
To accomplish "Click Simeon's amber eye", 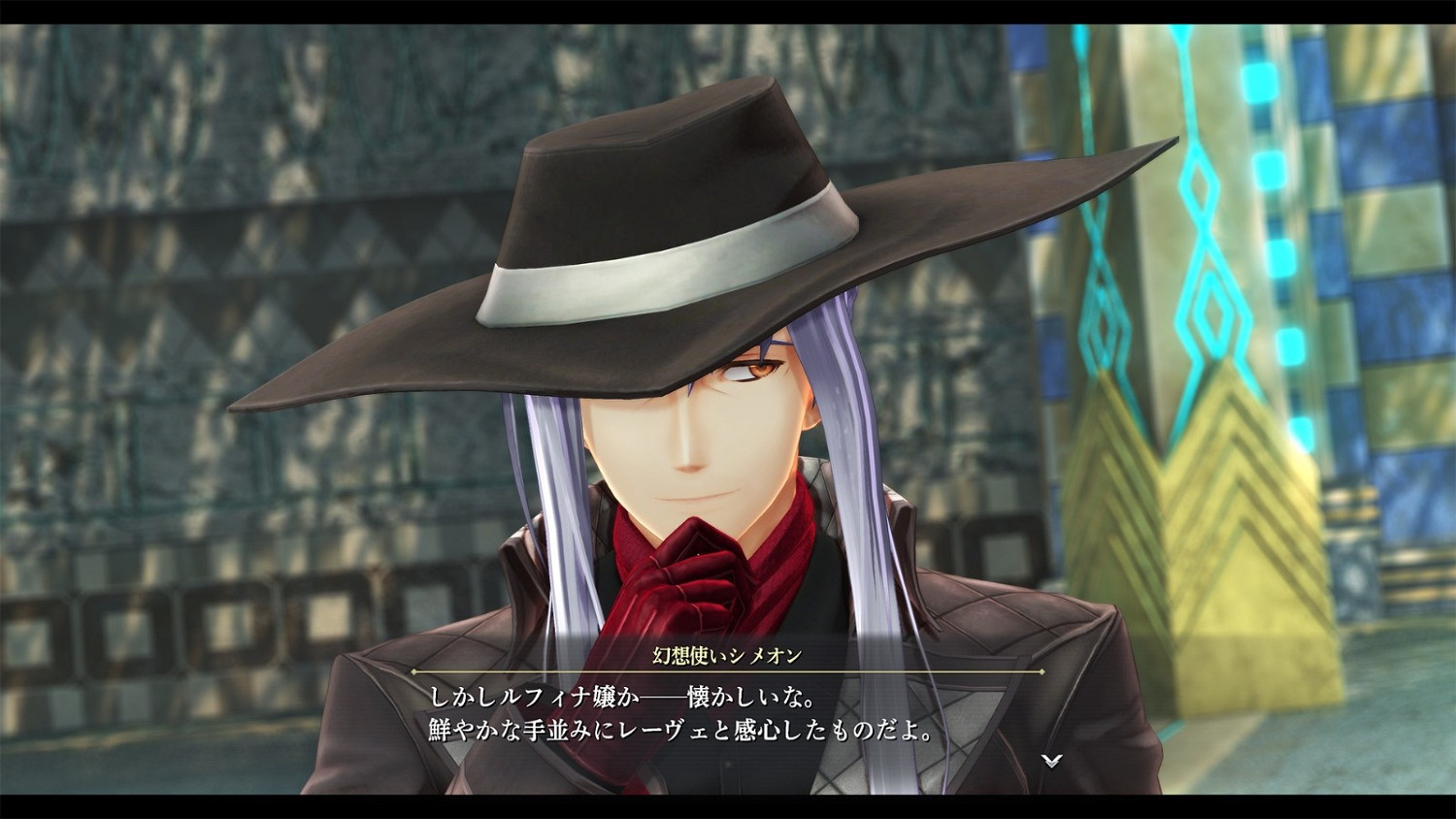I will [759, 371].
